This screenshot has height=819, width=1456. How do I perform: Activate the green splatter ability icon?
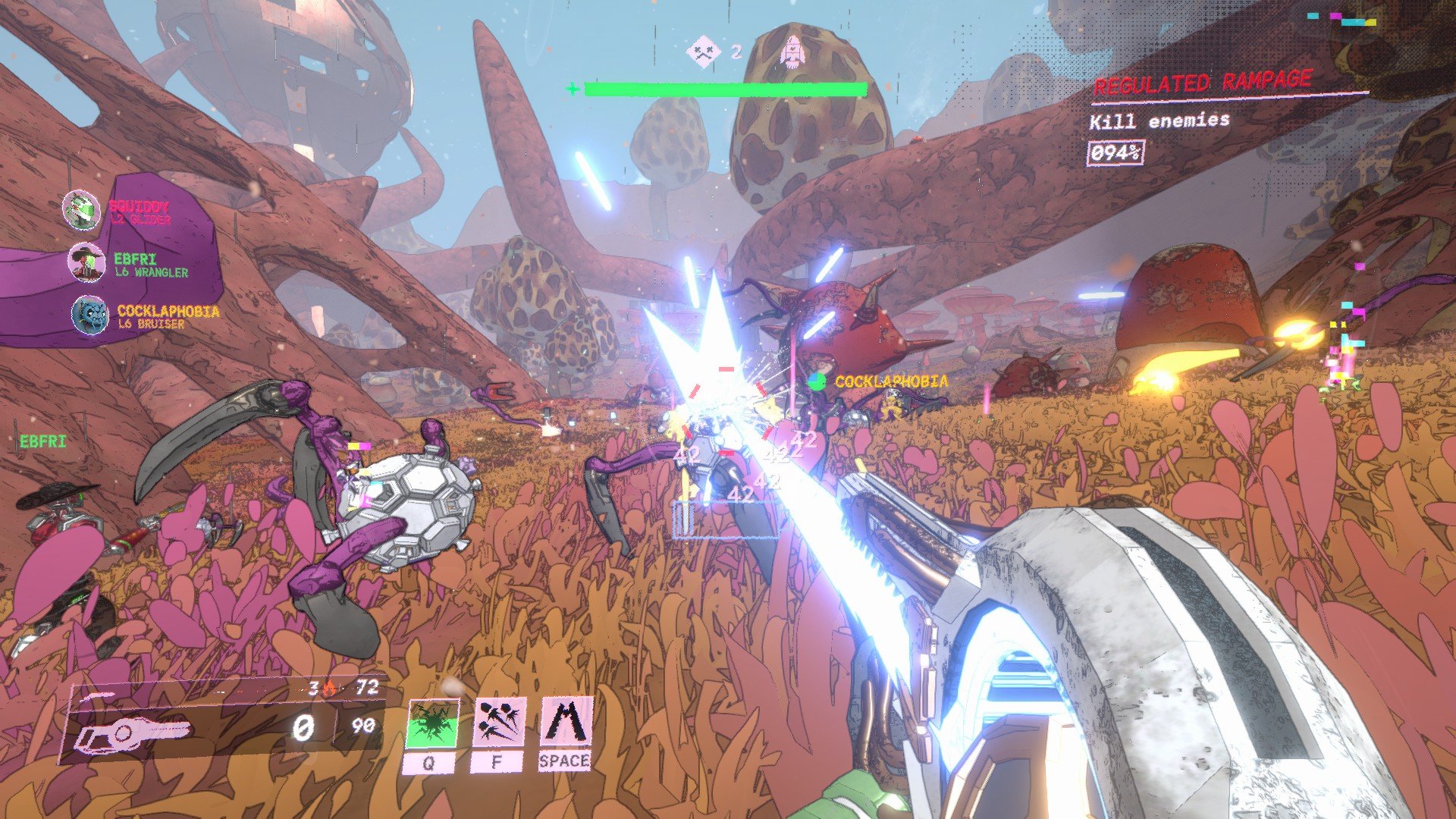click(432, 724)
